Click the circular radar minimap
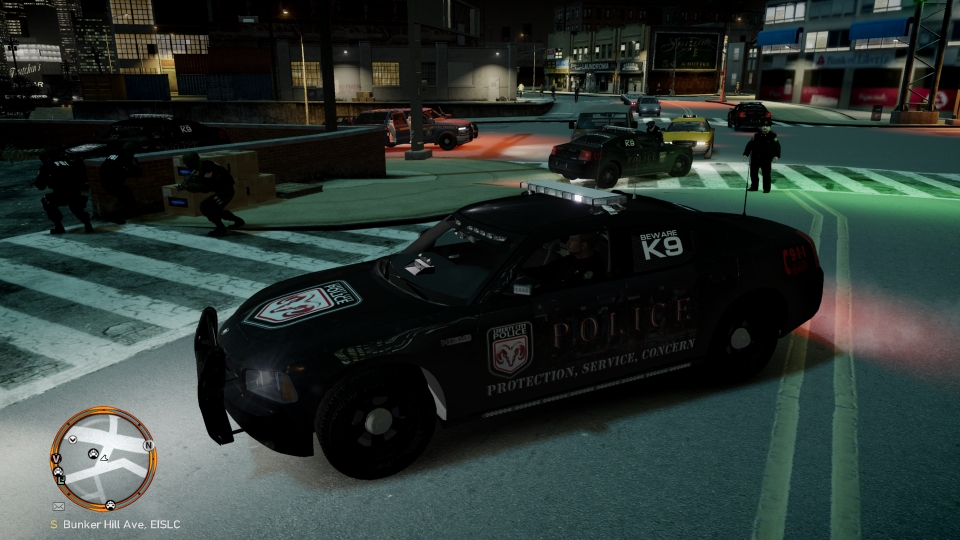Screen dimensions: 960x540 point(103,458)
